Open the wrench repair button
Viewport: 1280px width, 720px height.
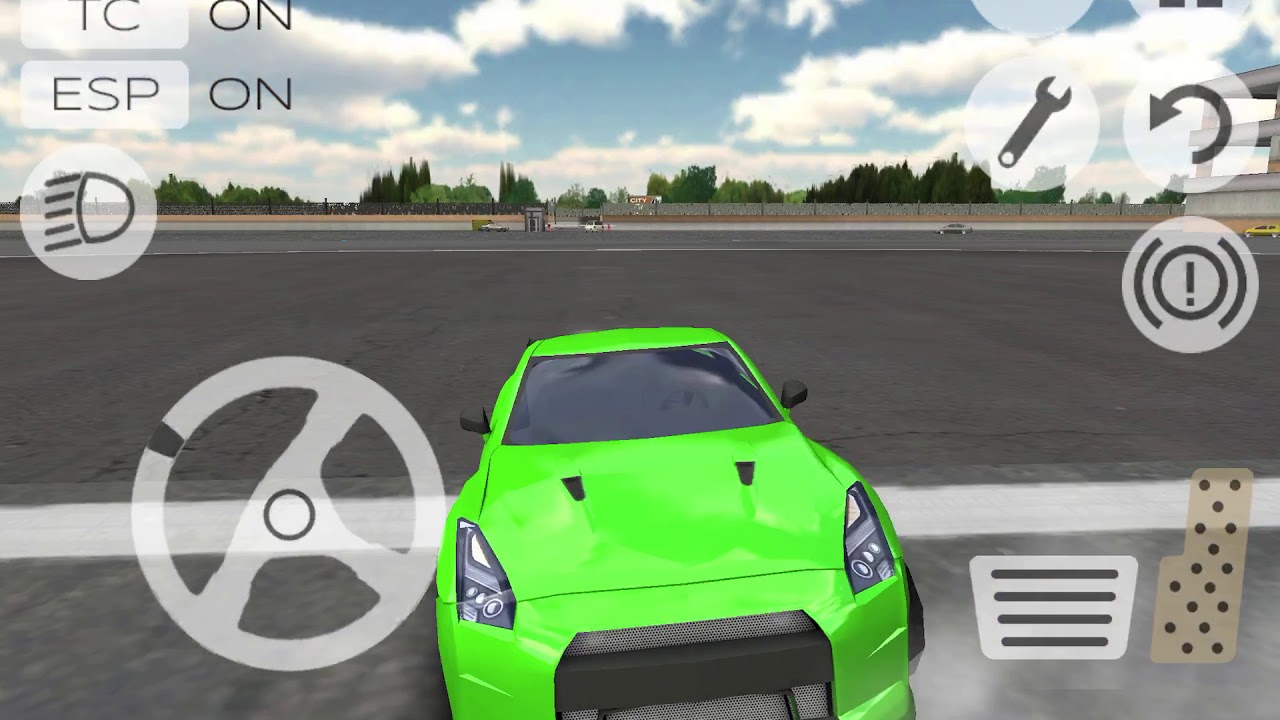point(1033,123)
